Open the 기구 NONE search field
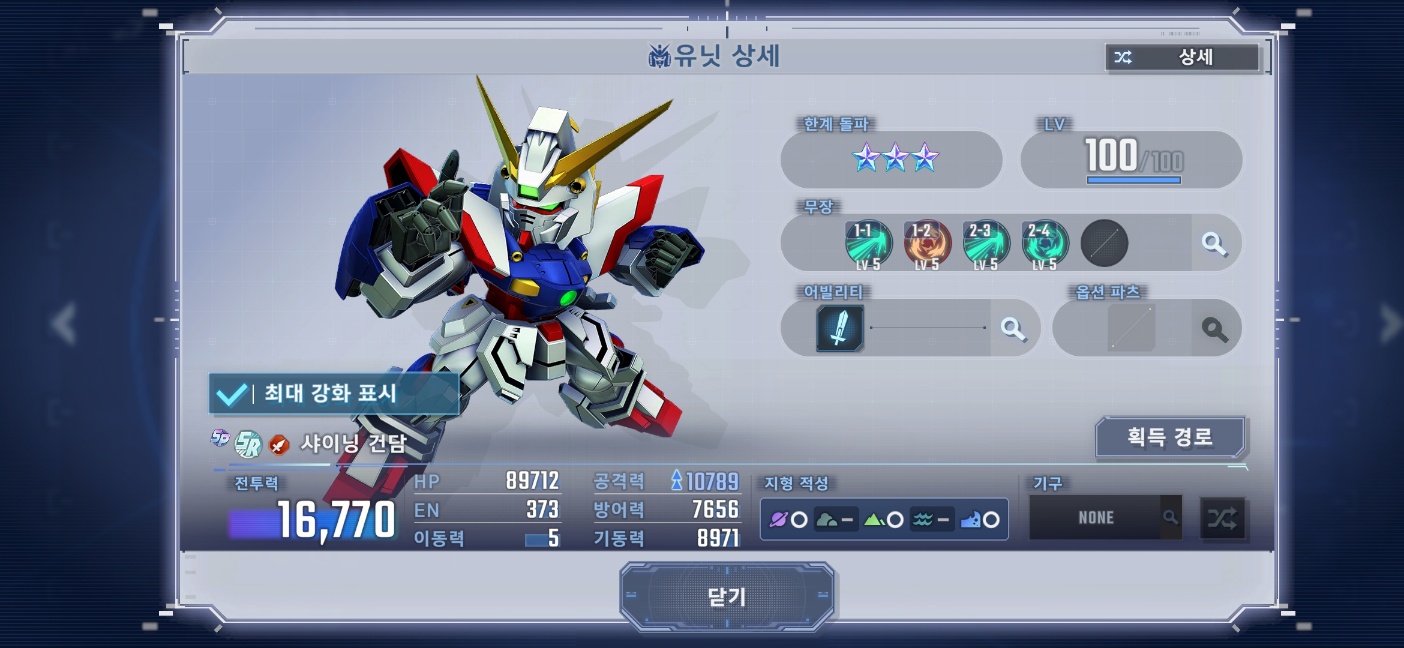The height and width of the screenshot is (648, 1404). click(x=1105, y=518)
